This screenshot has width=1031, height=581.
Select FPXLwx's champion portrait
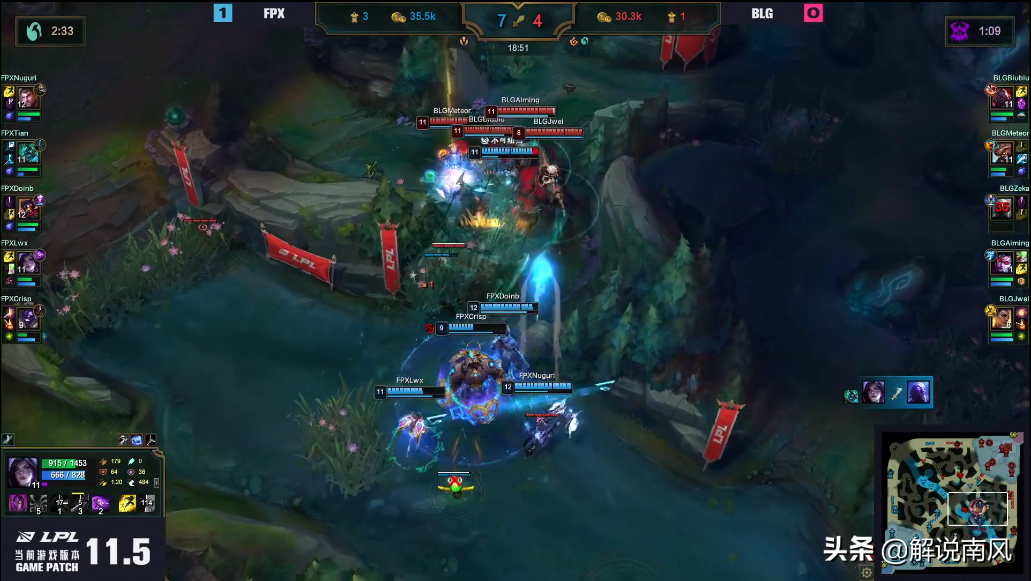click(27, 262)
